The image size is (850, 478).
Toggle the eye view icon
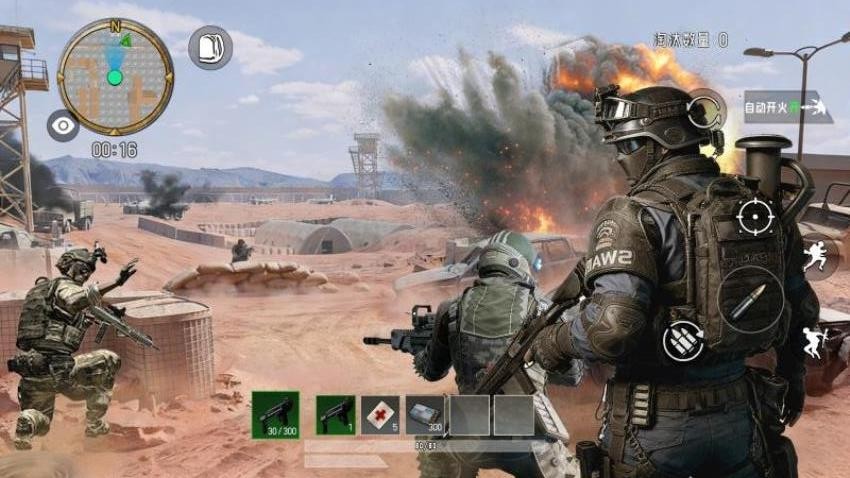(63, 125)
